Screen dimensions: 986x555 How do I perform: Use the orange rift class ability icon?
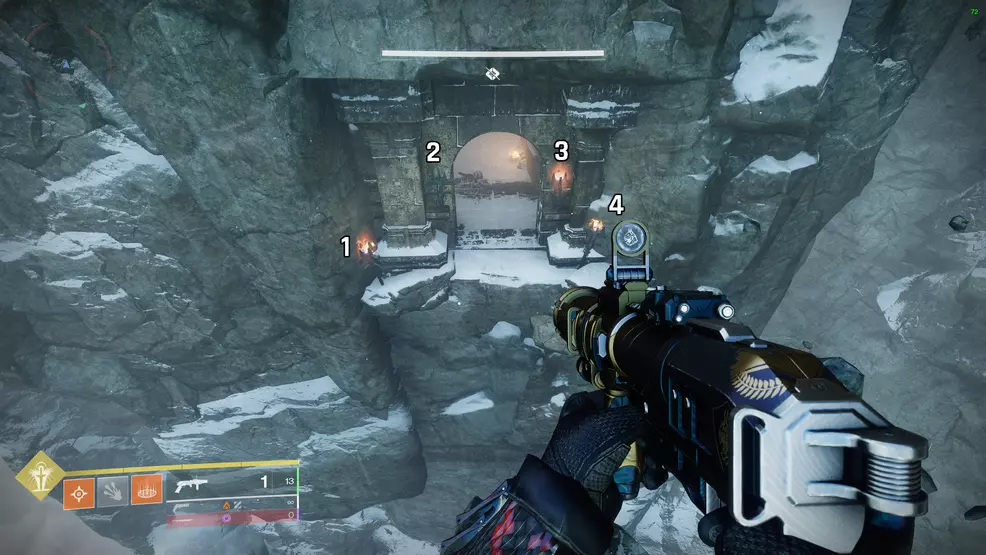[146, 492]
